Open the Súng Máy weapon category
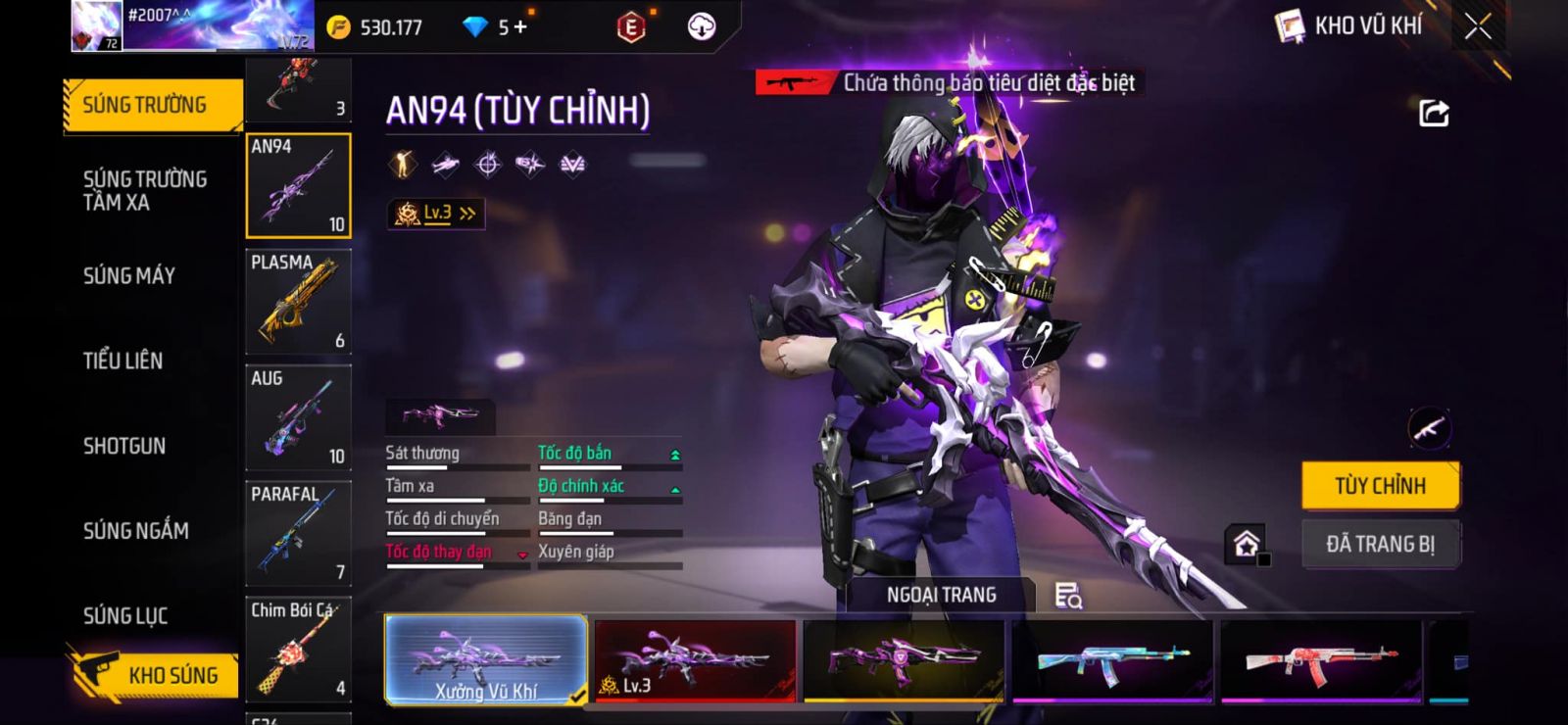The image size is (1568, 725). click(128, 275)
